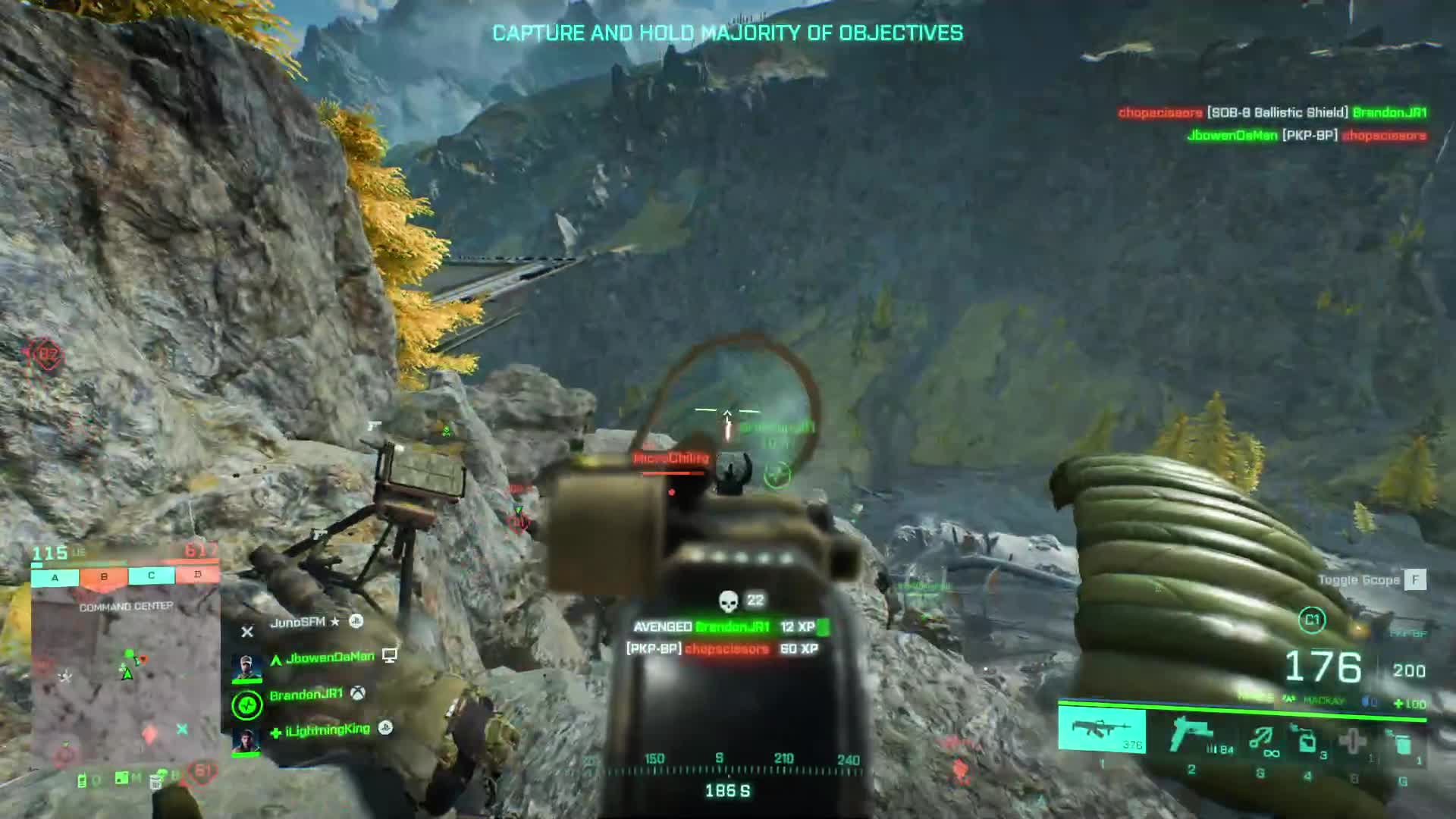The image size is (1456, 819).
Task: Select squad member JbowenDaMan
Action: click(x=330, y=657)
